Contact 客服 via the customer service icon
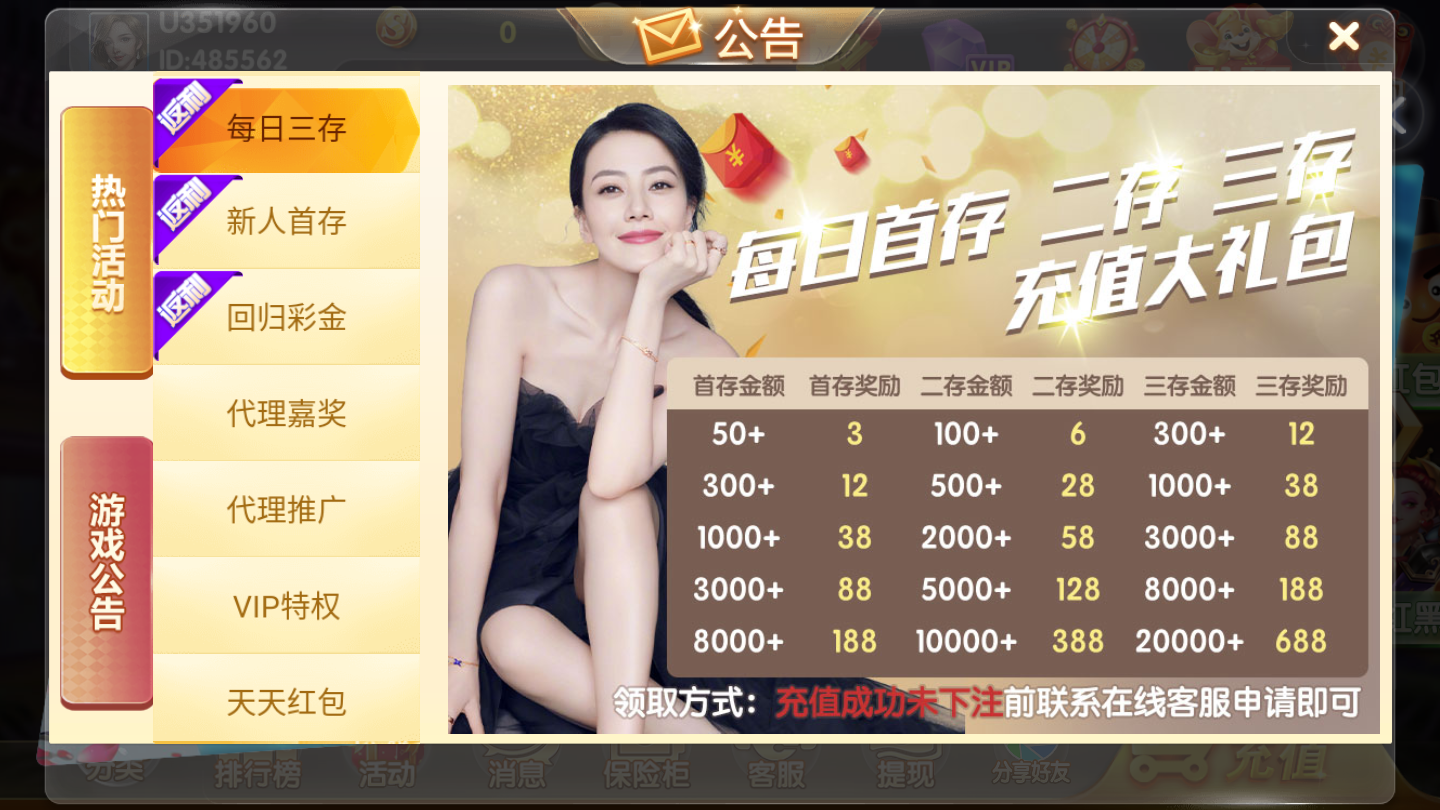 (x=775, y=775)
